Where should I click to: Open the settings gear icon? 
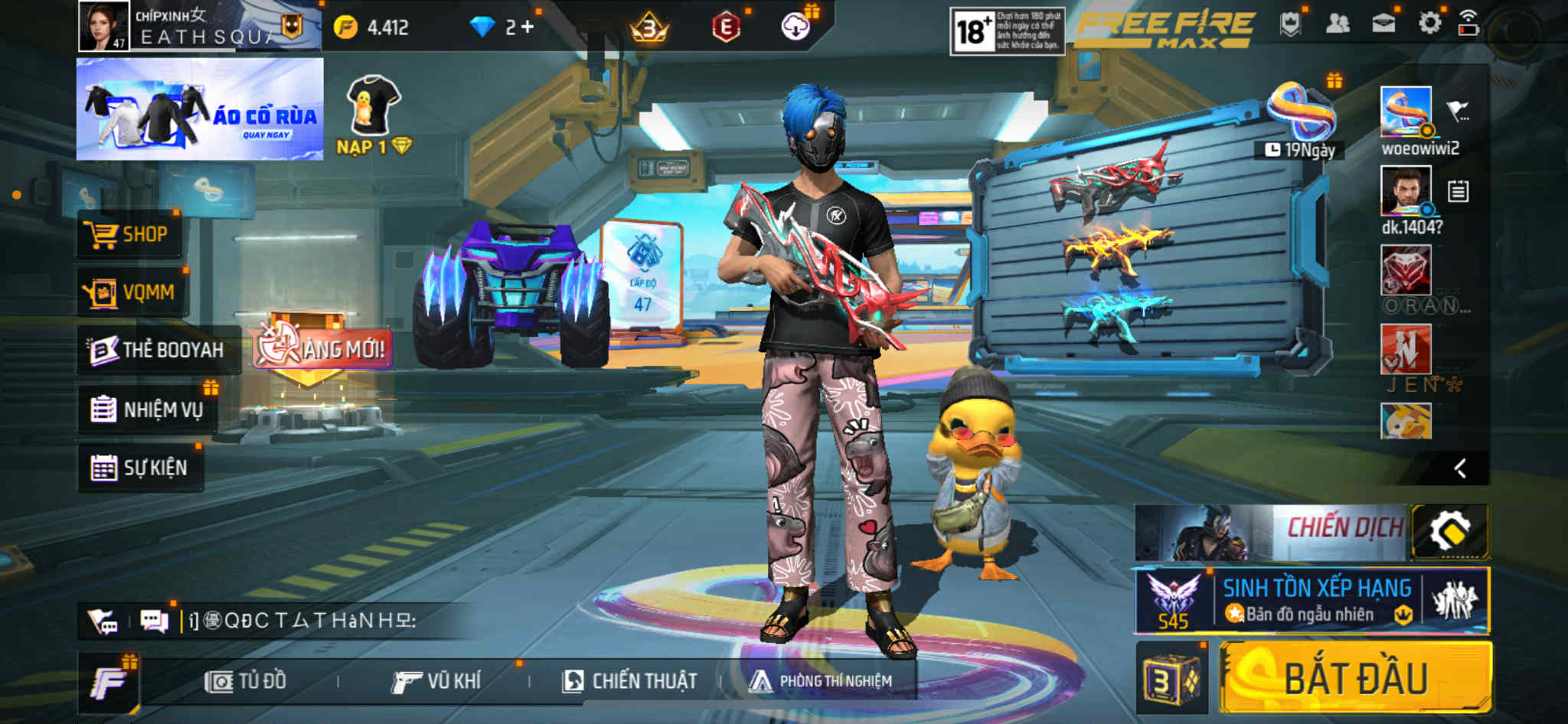[1429, 24]
